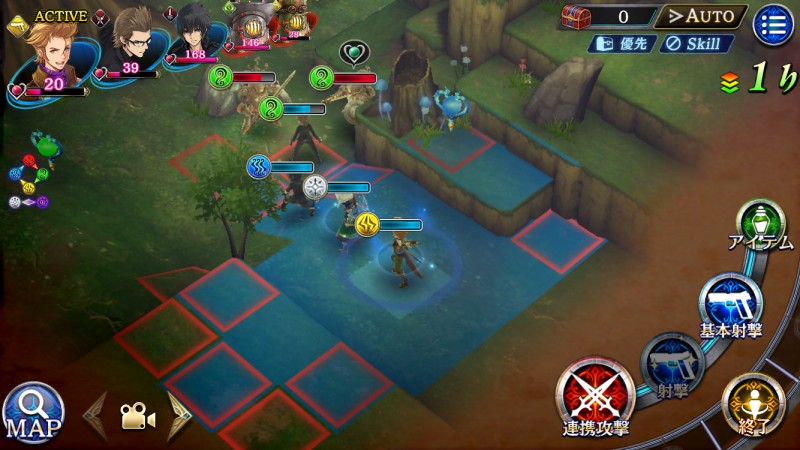The height and width of the screenshot is (450, 800).
Task: Open the MAP view
Action: (33, 412)
